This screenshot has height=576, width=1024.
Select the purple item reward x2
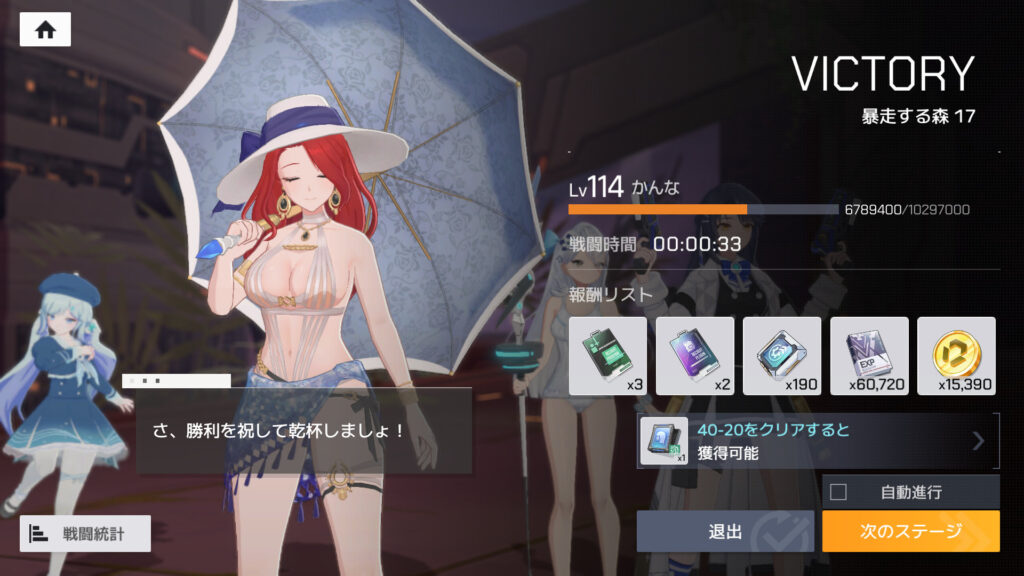coord(694,355)
